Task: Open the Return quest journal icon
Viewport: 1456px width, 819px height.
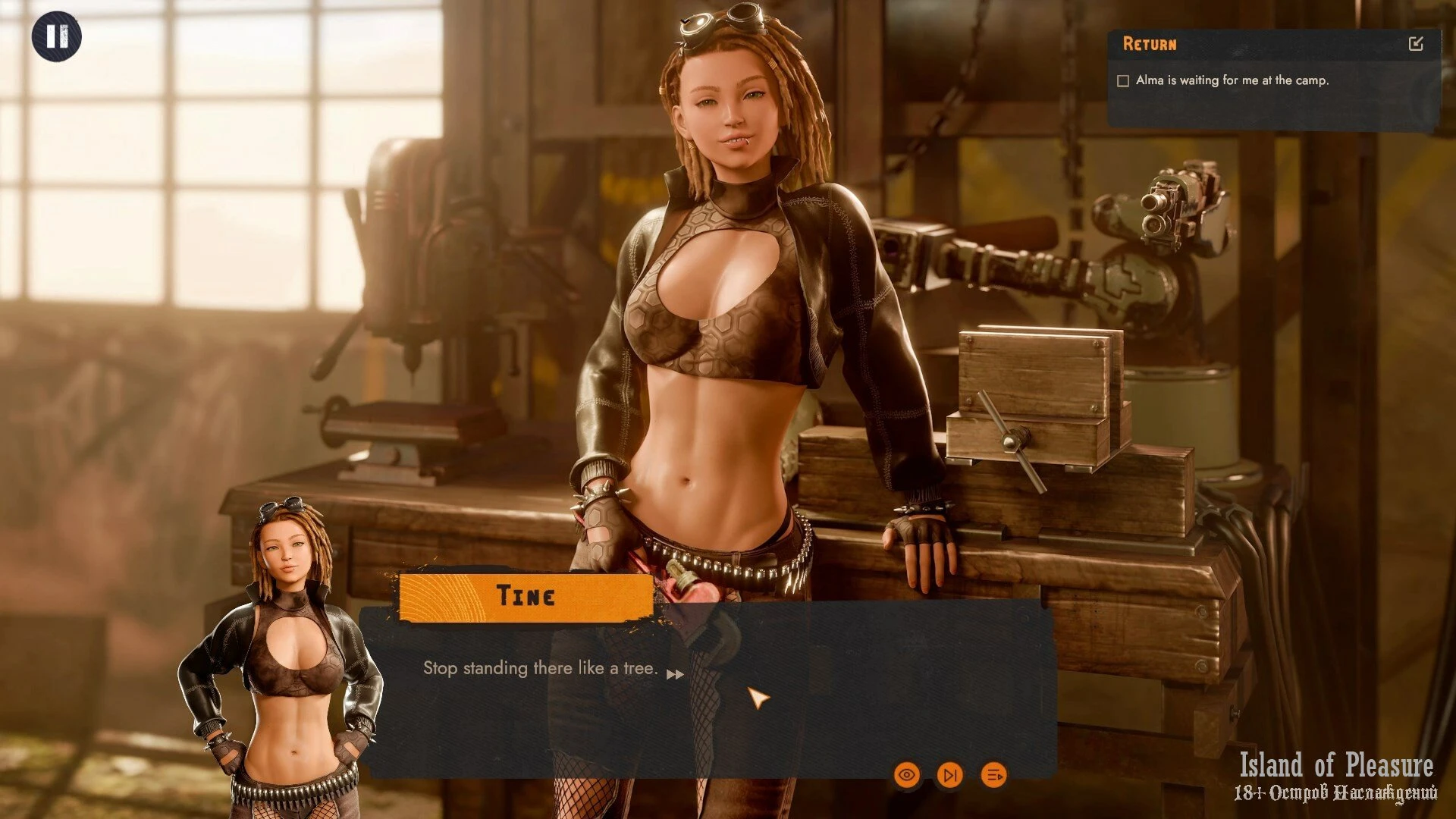Action: click(x=1415, y=44)
